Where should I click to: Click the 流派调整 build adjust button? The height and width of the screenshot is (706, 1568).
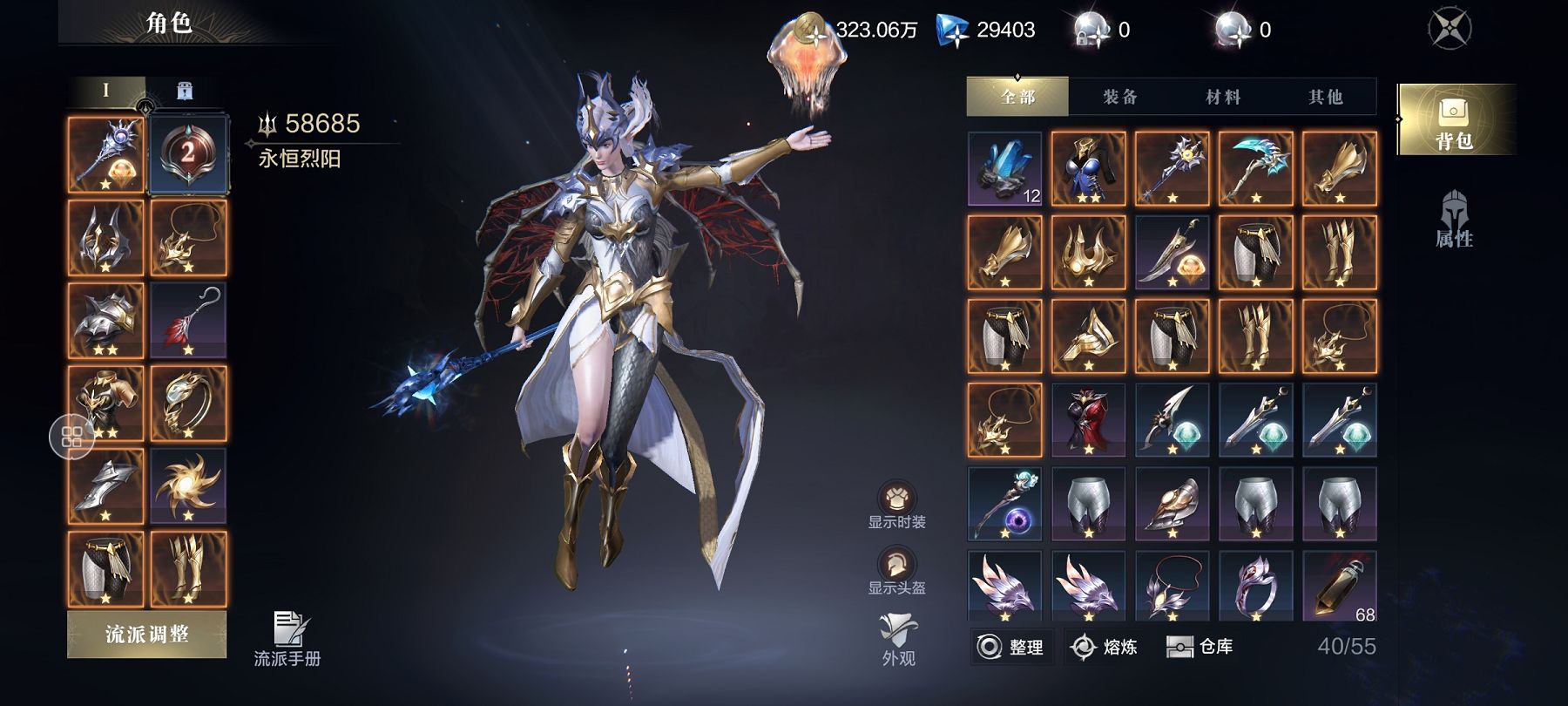tap(146, 634)
